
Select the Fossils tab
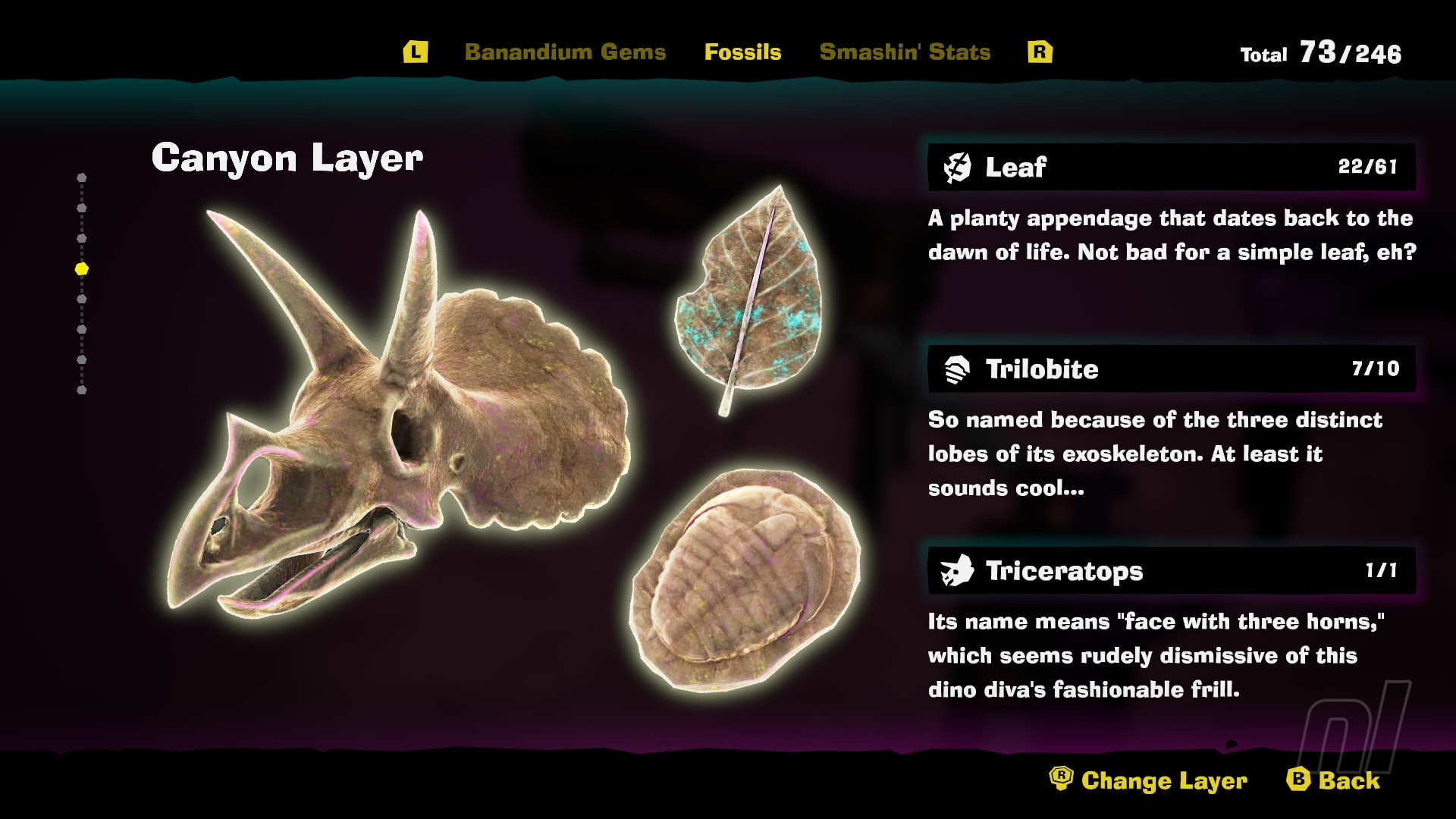(x=742, y=52)
